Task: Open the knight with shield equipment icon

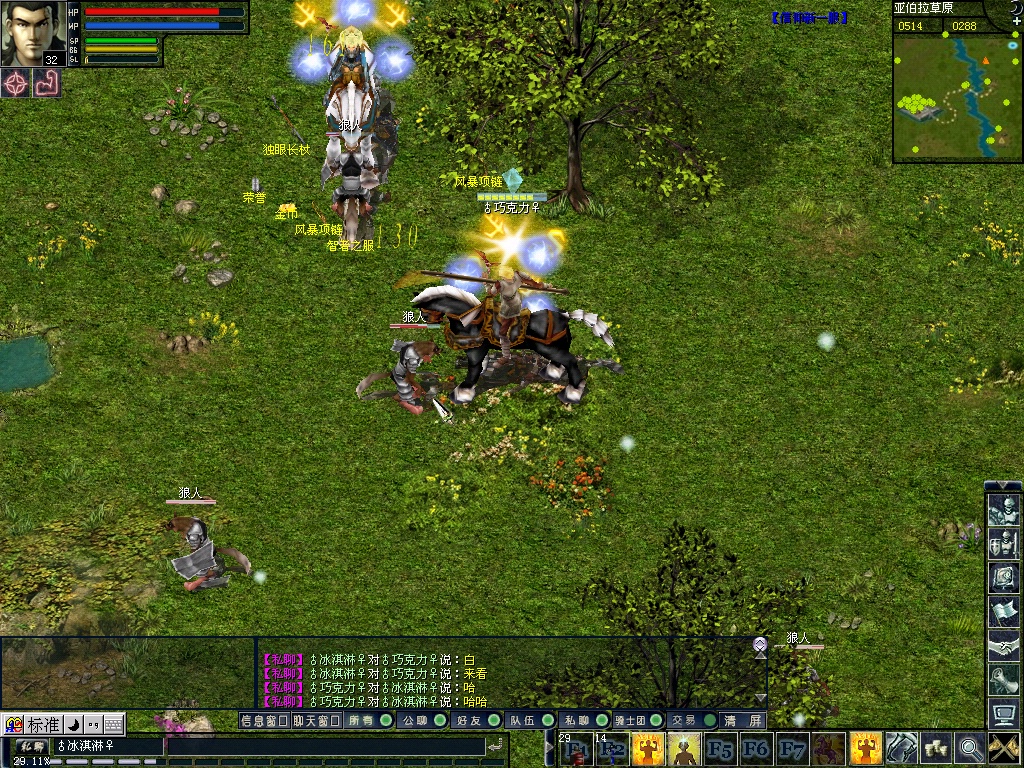Action: [x=1003, y=545]
